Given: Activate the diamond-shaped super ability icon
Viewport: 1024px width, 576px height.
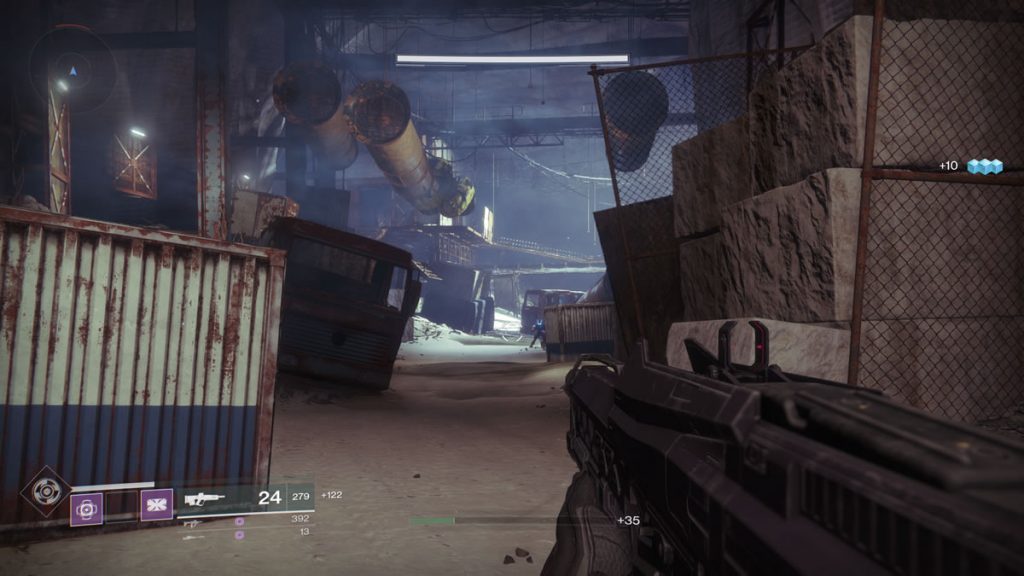Looking at the screenshot, I should coord(46,491).
